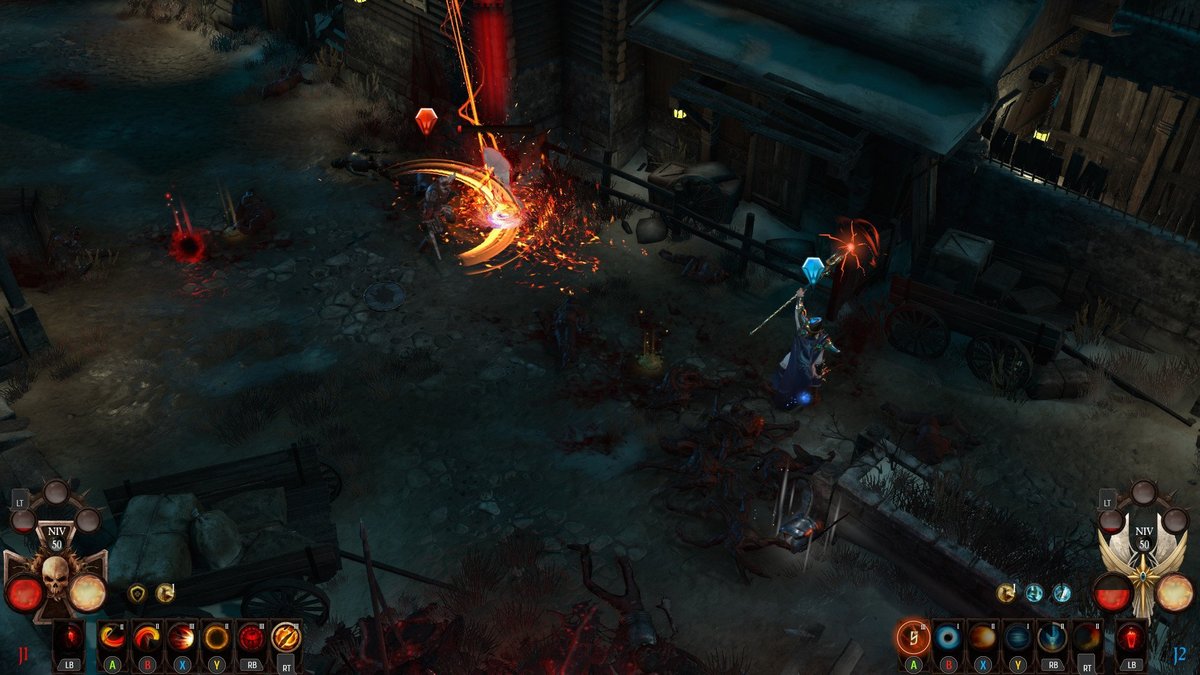Trigger player two's dark blue sphere skill
Screen dimensions: 1200x675
coord(1017,636)
